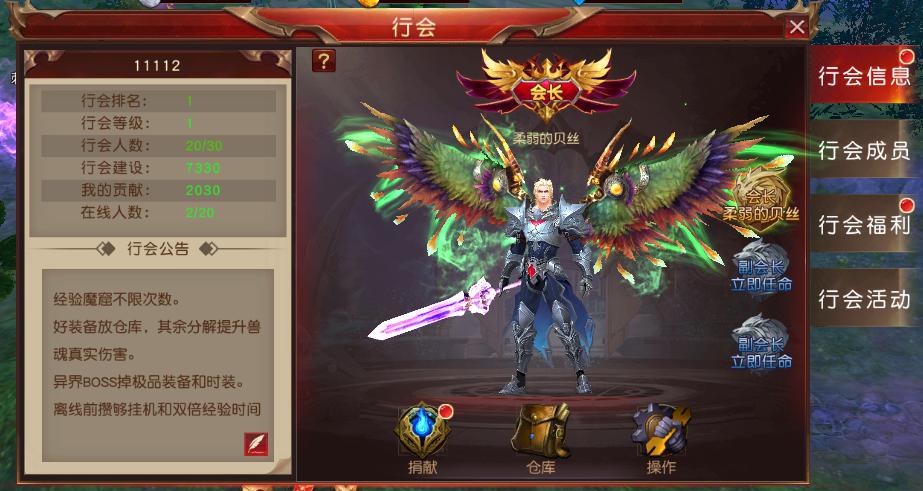Appoint the lower 副会长 vice leader slot
Viewport: 923px width, 491px height.
(x=764, y=342)
